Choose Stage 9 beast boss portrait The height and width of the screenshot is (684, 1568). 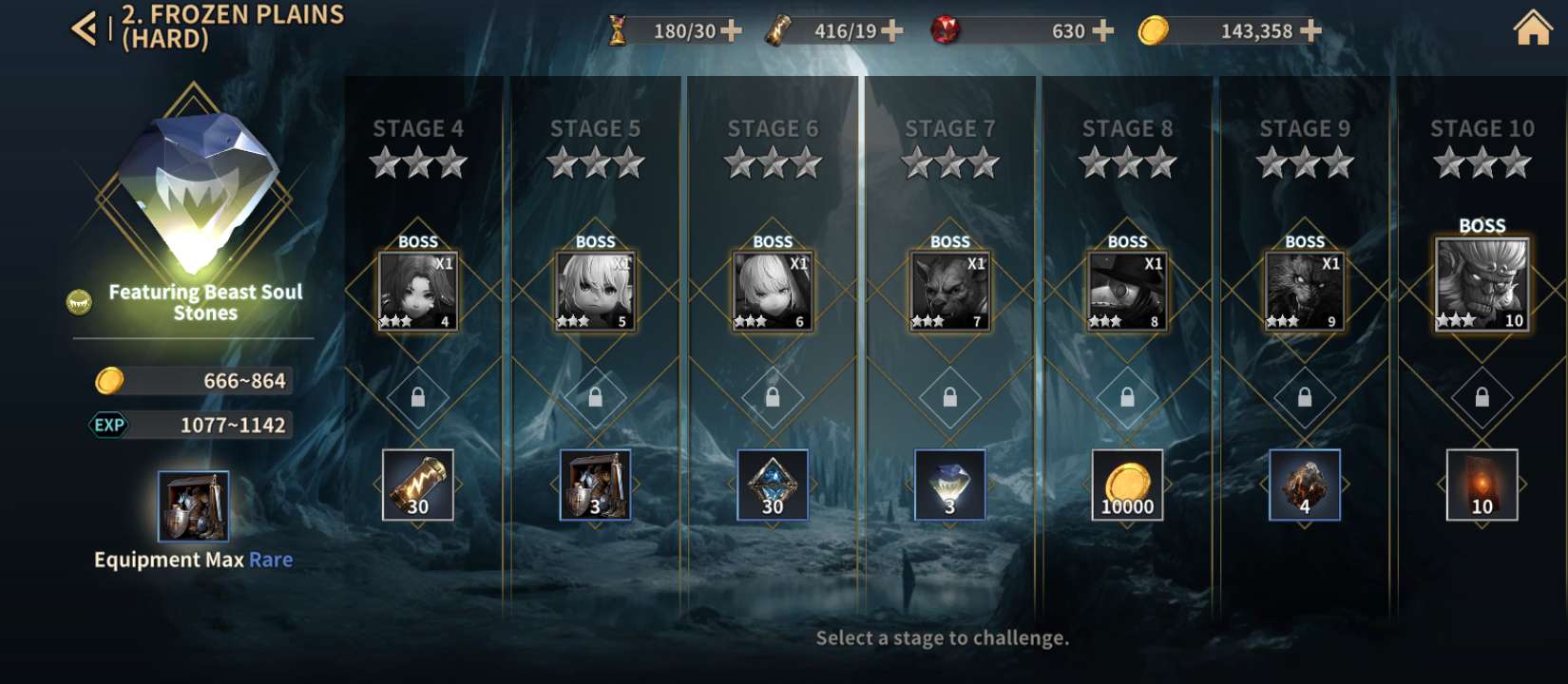tap(1304, 291)
